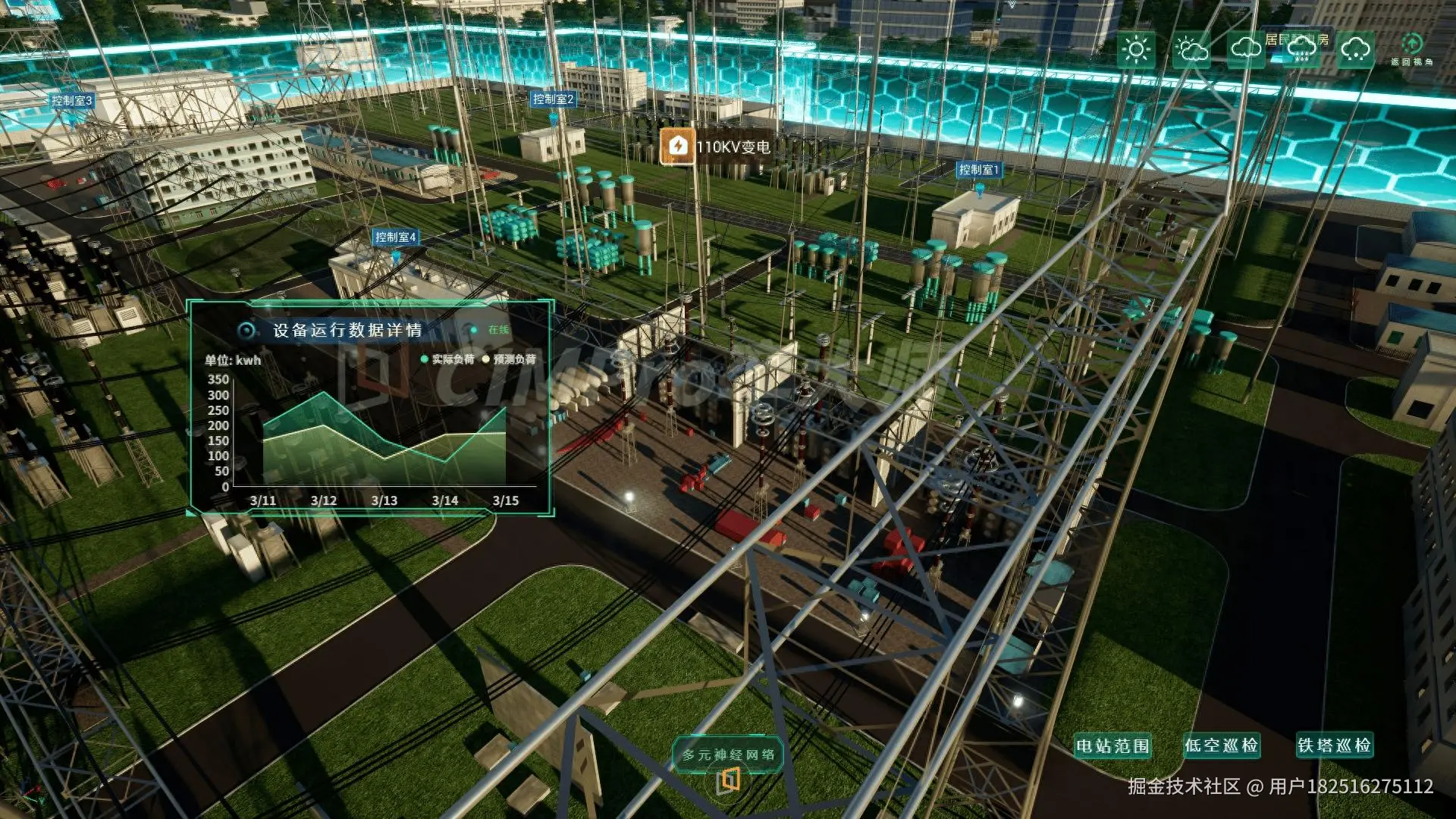Screen dimensions: 1456x819
Task: Open the 多元神经网络 panel button
Action: (728, 755)
